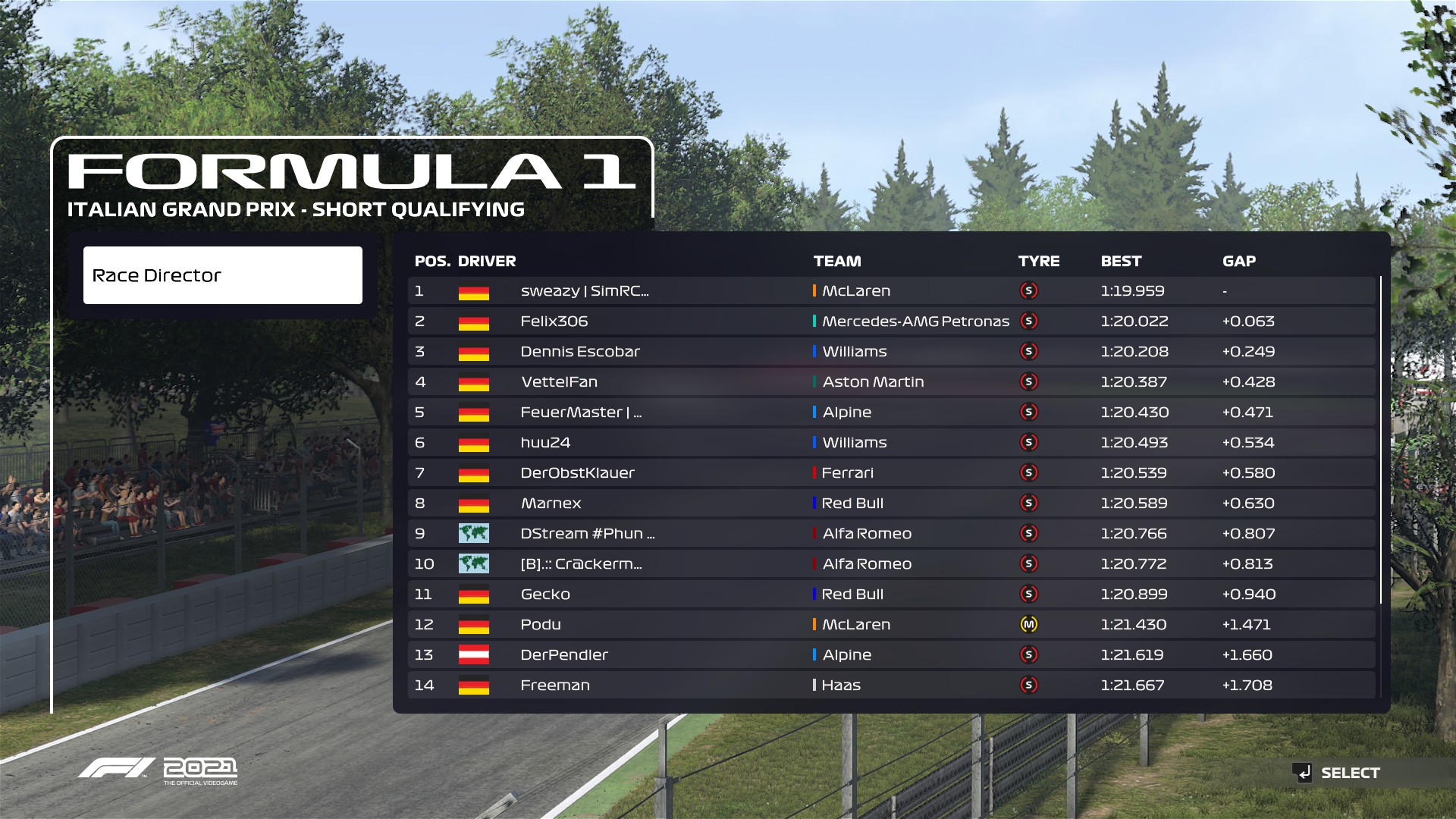Choose the [B].:: Crackerm driver row
This screenshot has height=819, width=1456.
pos(581,564)
